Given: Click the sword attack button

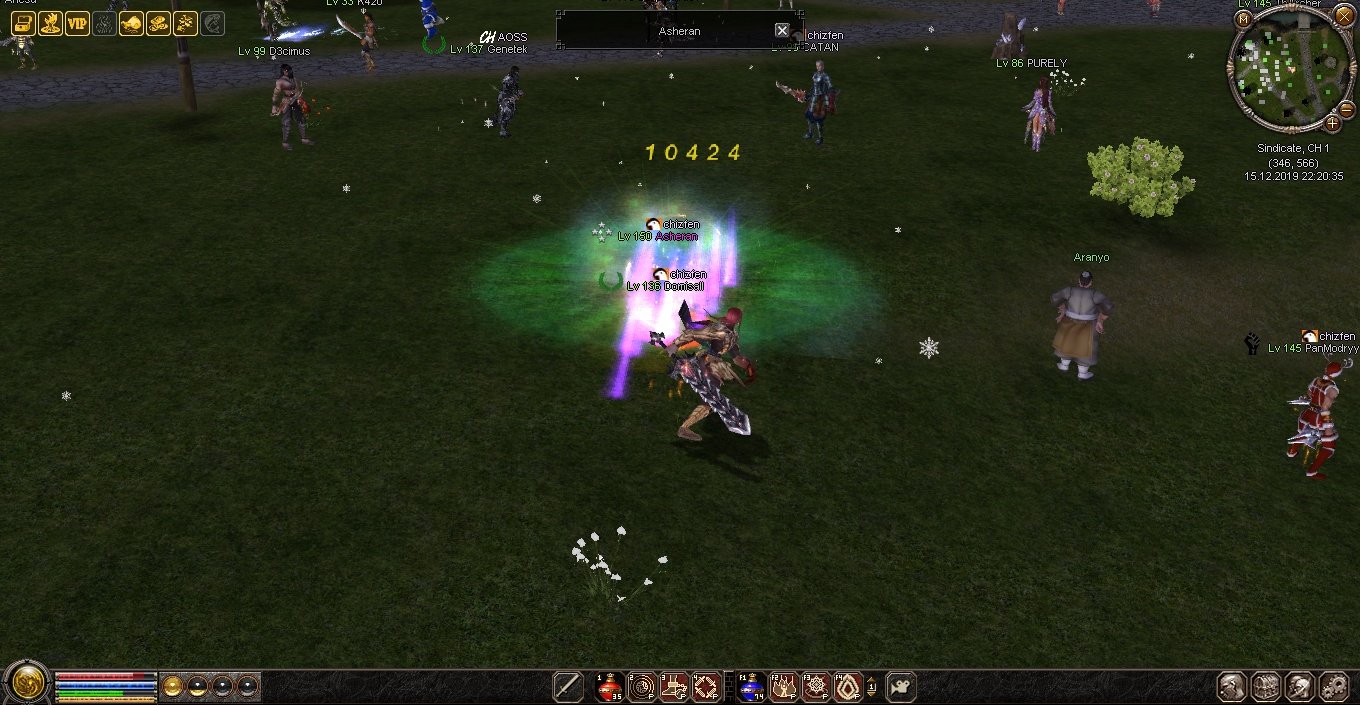Looking at the screenshot, I should tap(568, 687).
